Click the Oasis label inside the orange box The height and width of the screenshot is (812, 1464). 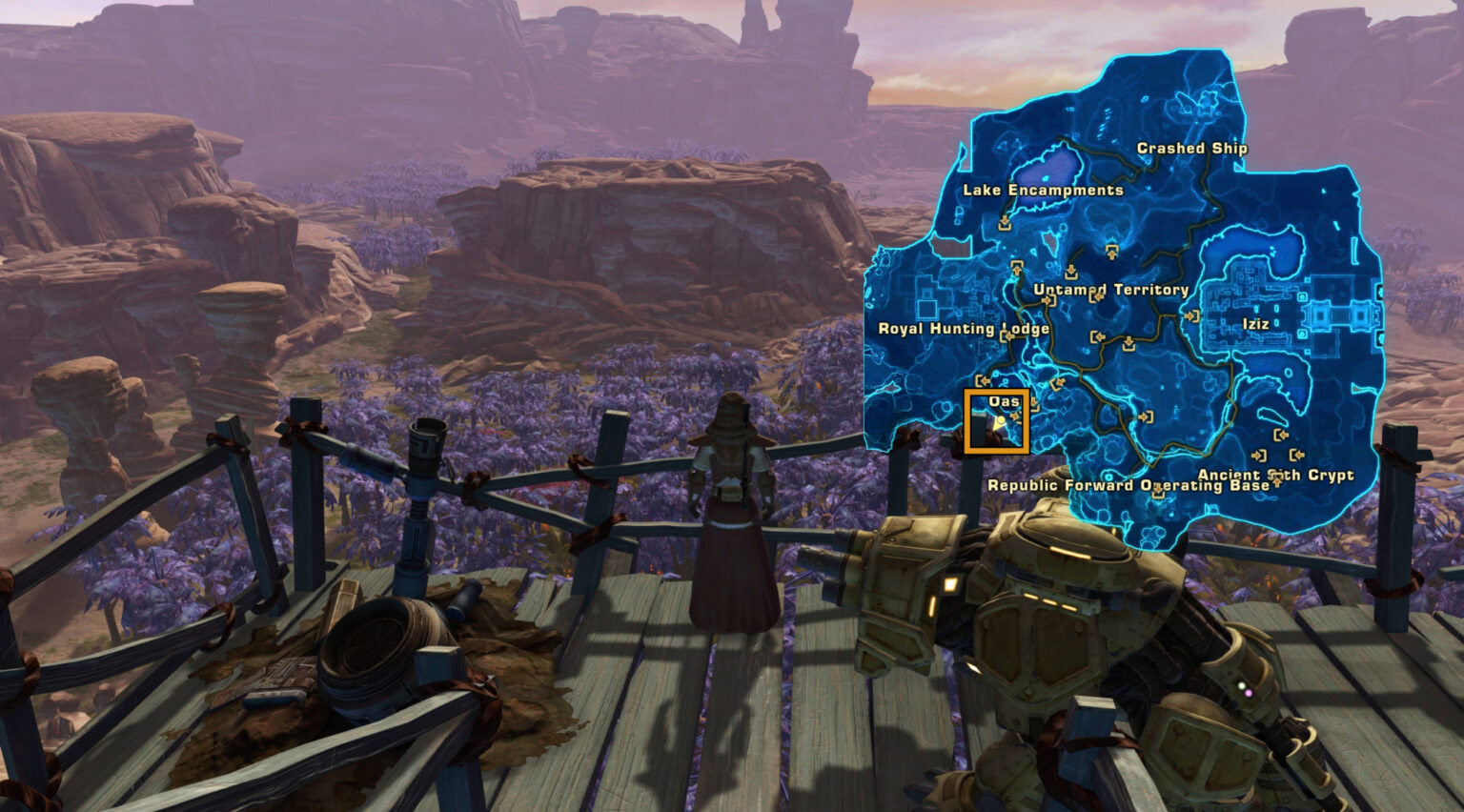click(x=1006, y=402)
